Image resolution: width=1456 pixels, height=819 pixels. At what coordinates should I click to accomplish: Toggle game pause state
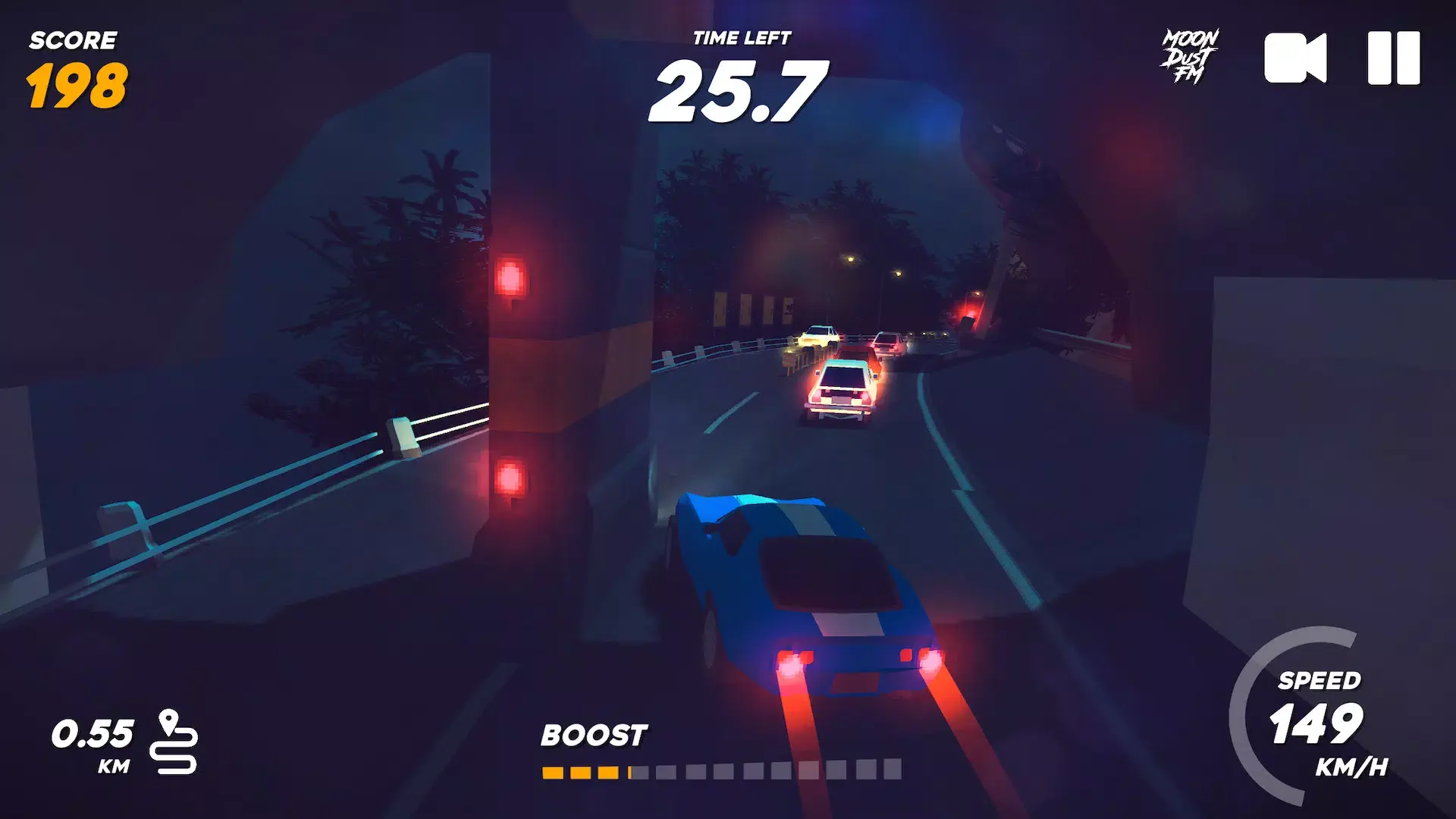(1395, 58)
